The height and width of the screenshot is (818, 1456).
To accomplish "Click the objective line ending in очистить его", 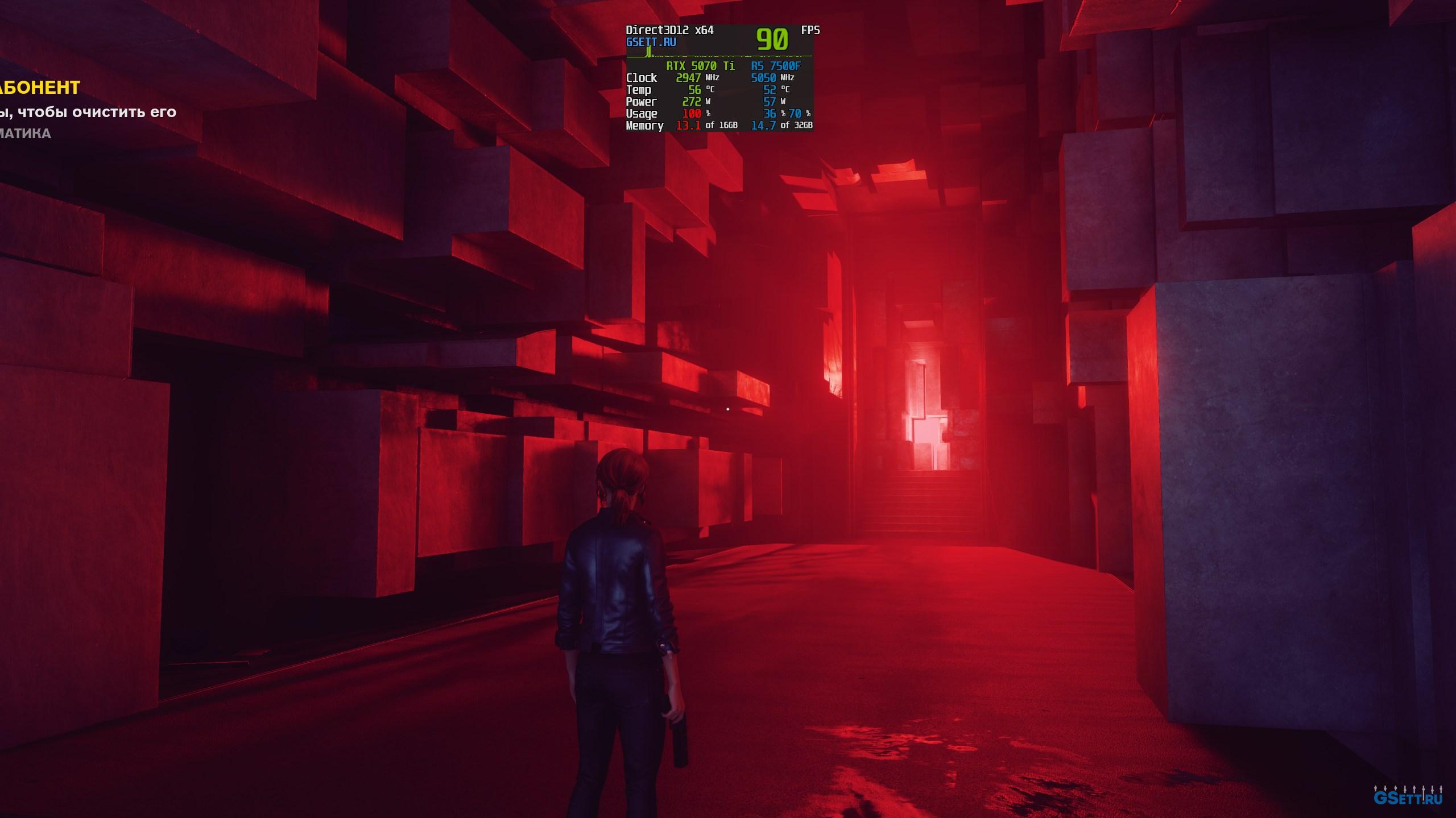I will 88,112.
